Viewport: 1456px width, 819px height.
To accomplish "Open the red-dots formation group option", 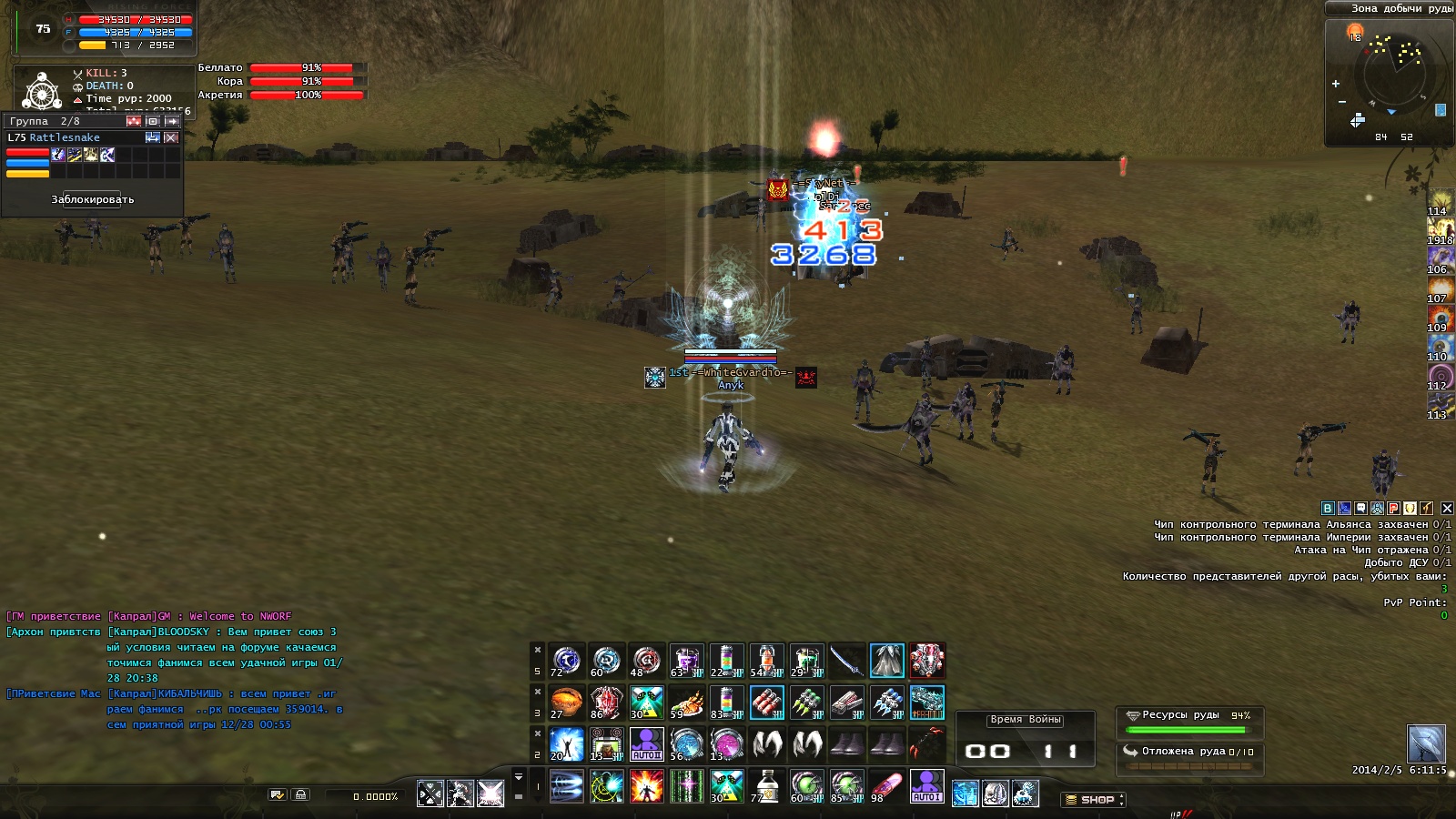I will (134, 121).
